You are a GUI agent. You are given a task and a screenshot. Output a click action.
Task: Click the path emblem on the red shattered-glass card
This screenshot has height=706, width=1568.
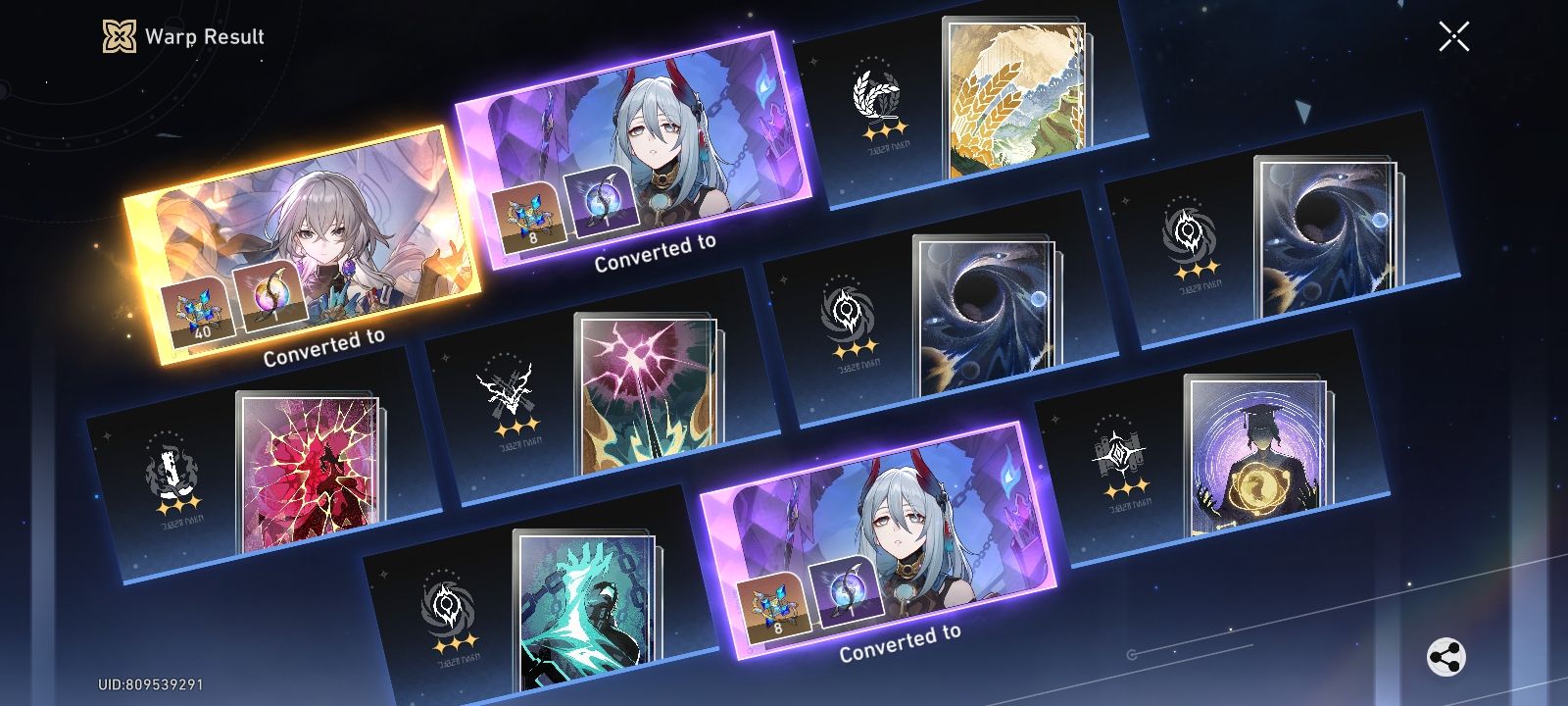[x=171, y=471]
